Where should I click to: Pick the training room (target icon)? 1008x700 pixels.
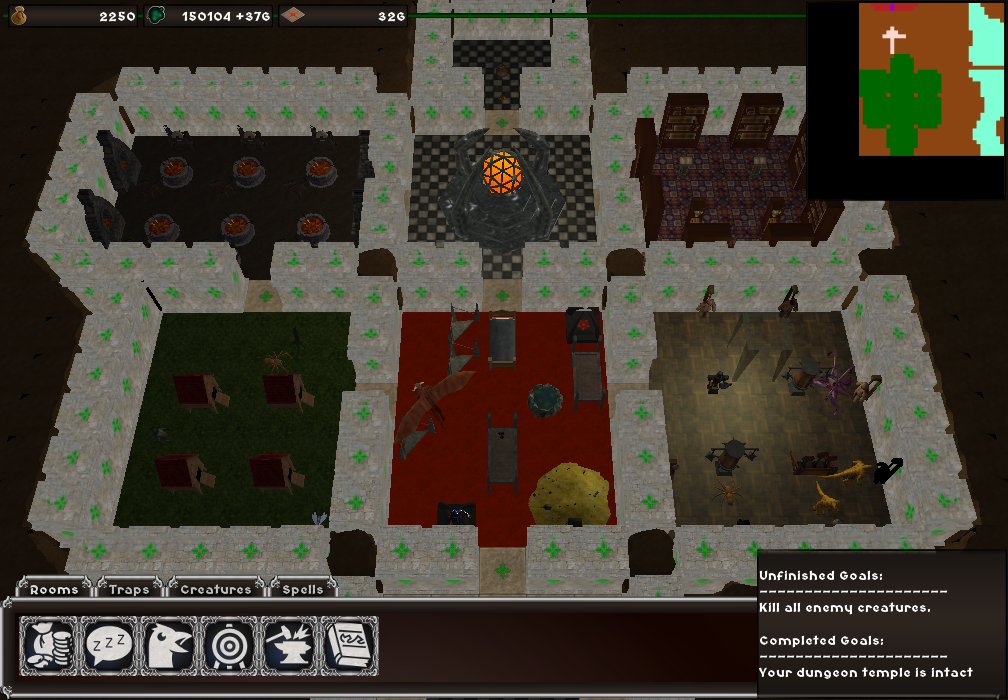coord(229,646)
